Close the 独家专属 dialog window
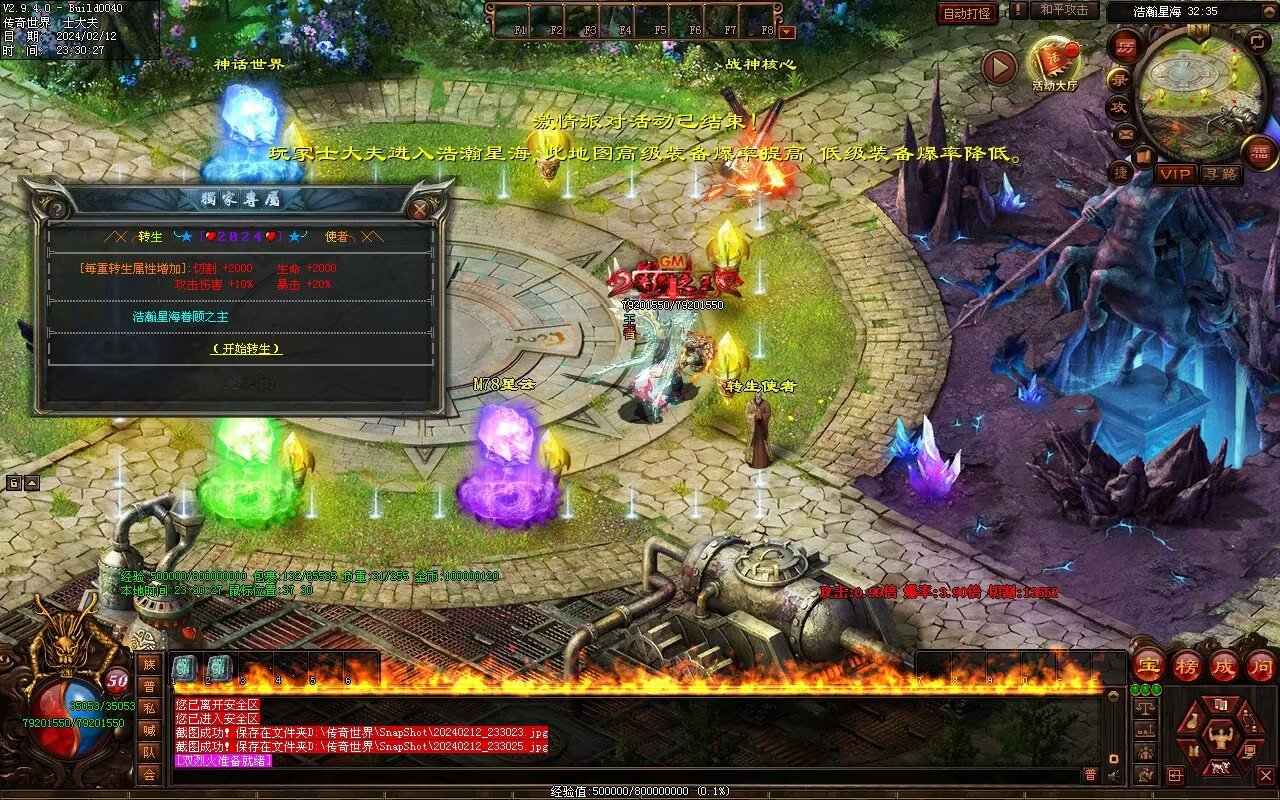 [x=420, y=208]
